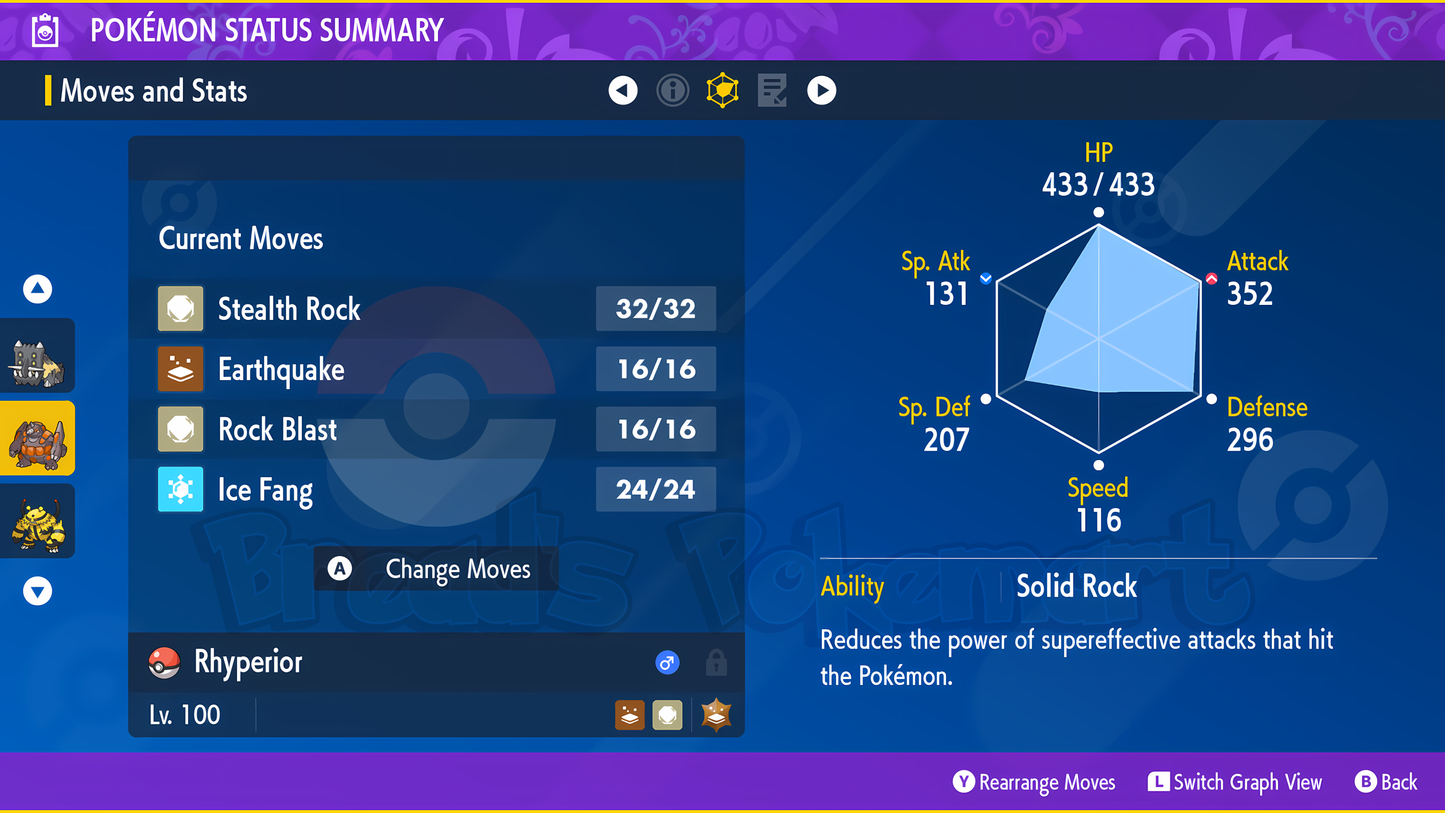Go to the next summary page arrow
The image size is (1445, 813).
pos(822,91)
